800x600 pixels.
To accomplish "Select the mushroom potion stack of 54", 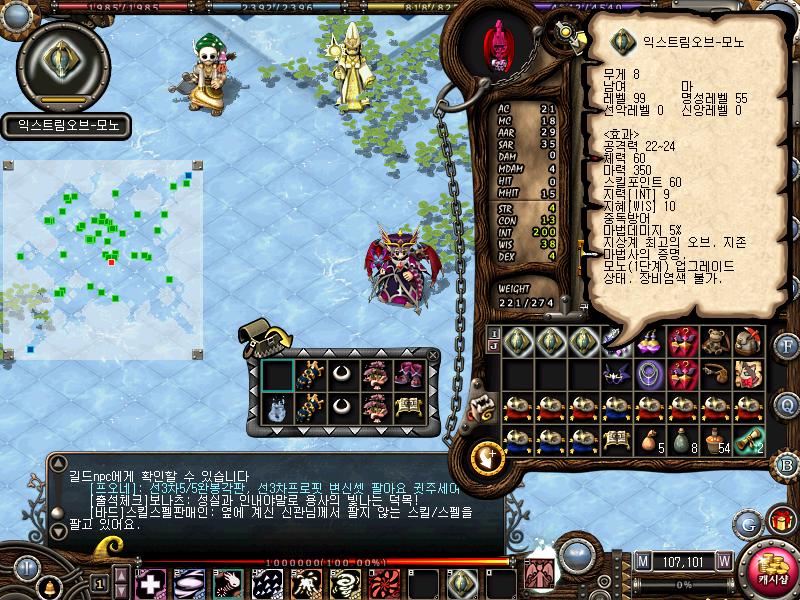I will coord(715,440).
